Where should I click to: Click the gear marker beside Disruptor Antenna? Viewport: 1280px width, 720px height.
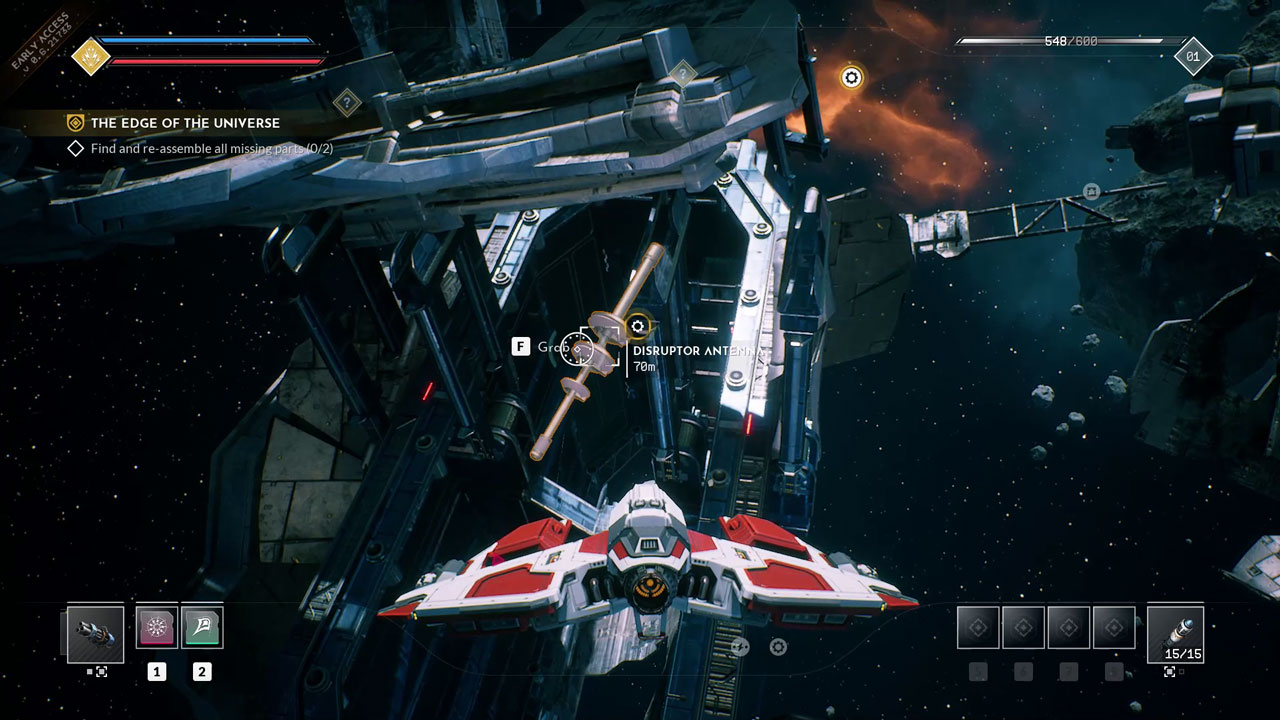pyautogui.click(x=638, y=326)
